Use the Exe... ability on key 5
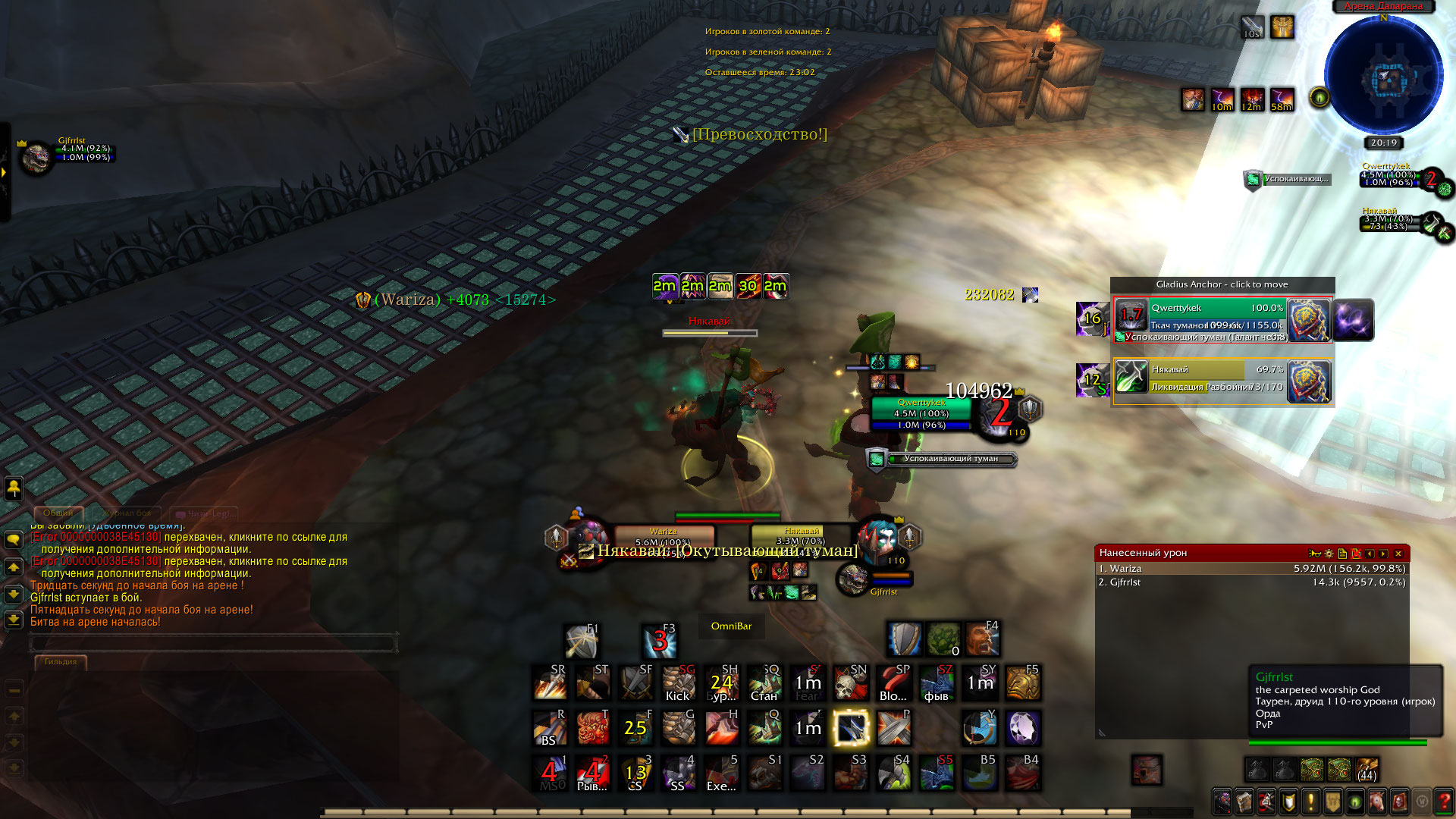The height and width of the screenshot is (819, 1456). (721, 773)
